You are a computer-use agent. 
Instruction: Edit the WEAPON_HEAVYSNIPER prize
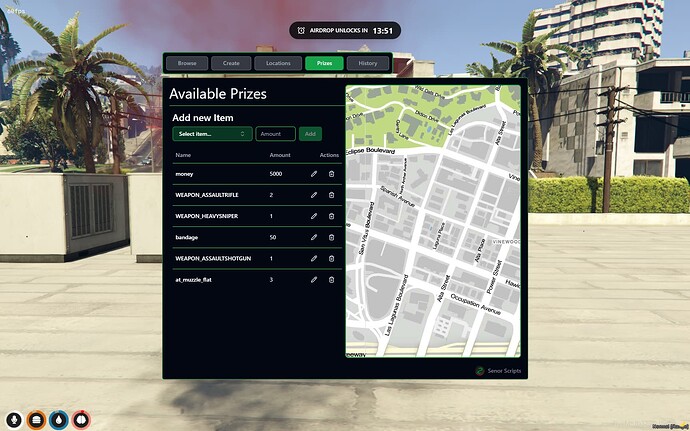pos(314,216)
